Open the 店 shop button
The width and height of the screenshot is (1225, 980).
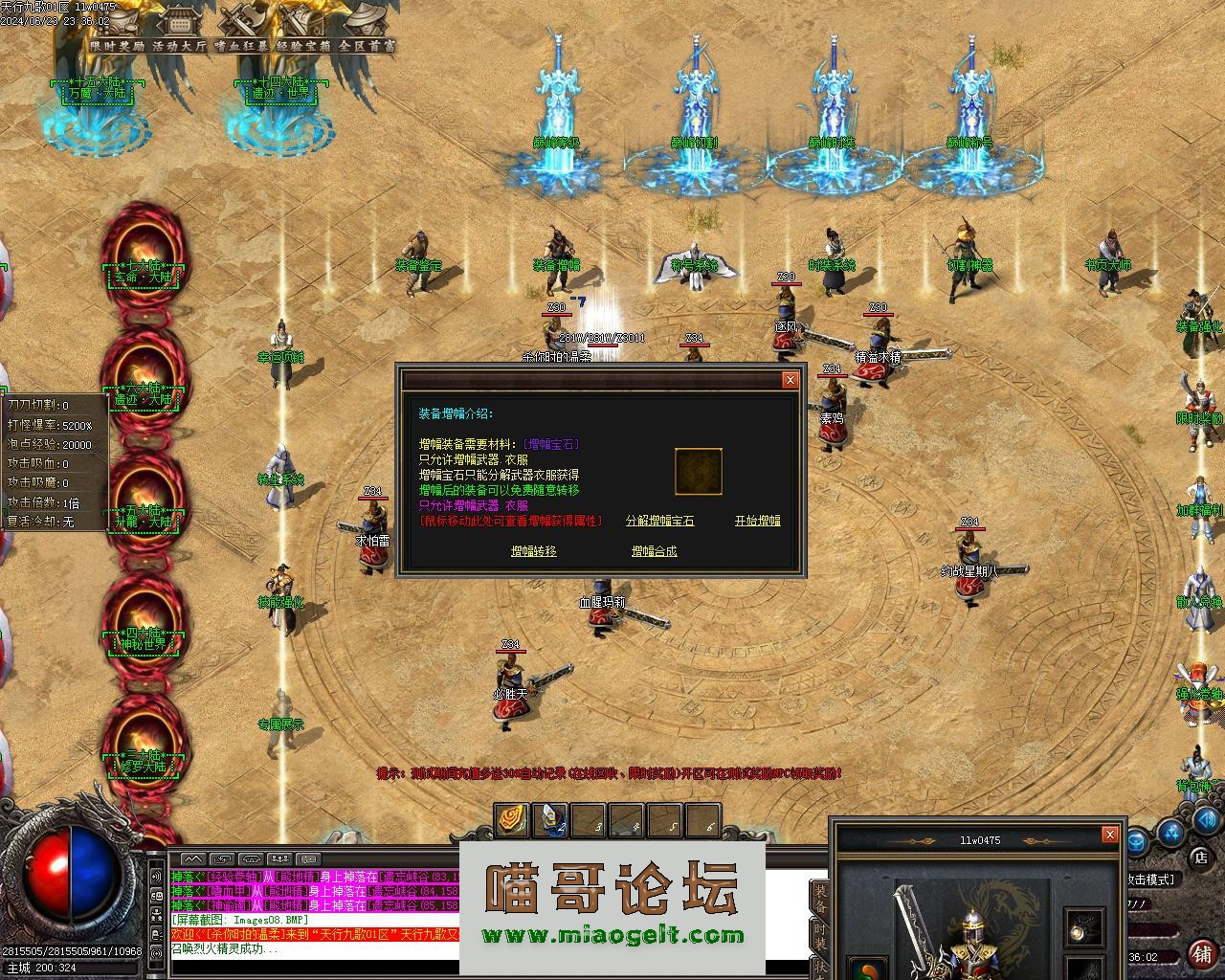click(x=1199, y=857)
